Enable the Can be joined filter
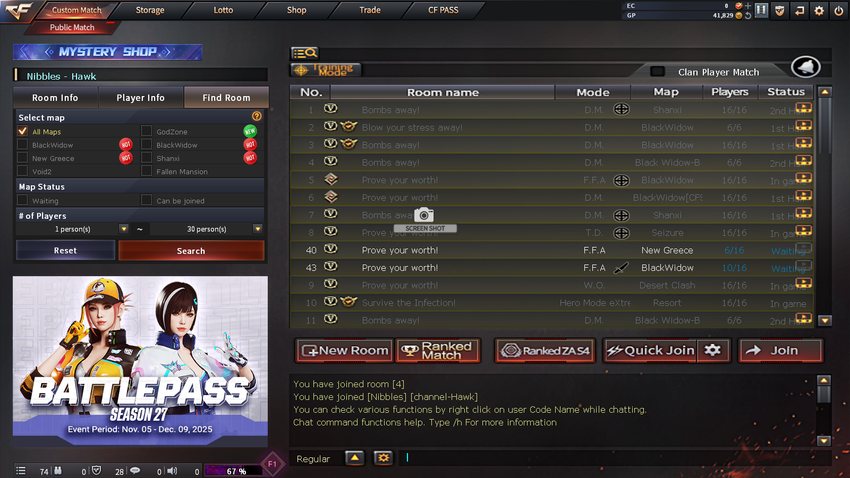850x478 pixels. click(147, 201)
